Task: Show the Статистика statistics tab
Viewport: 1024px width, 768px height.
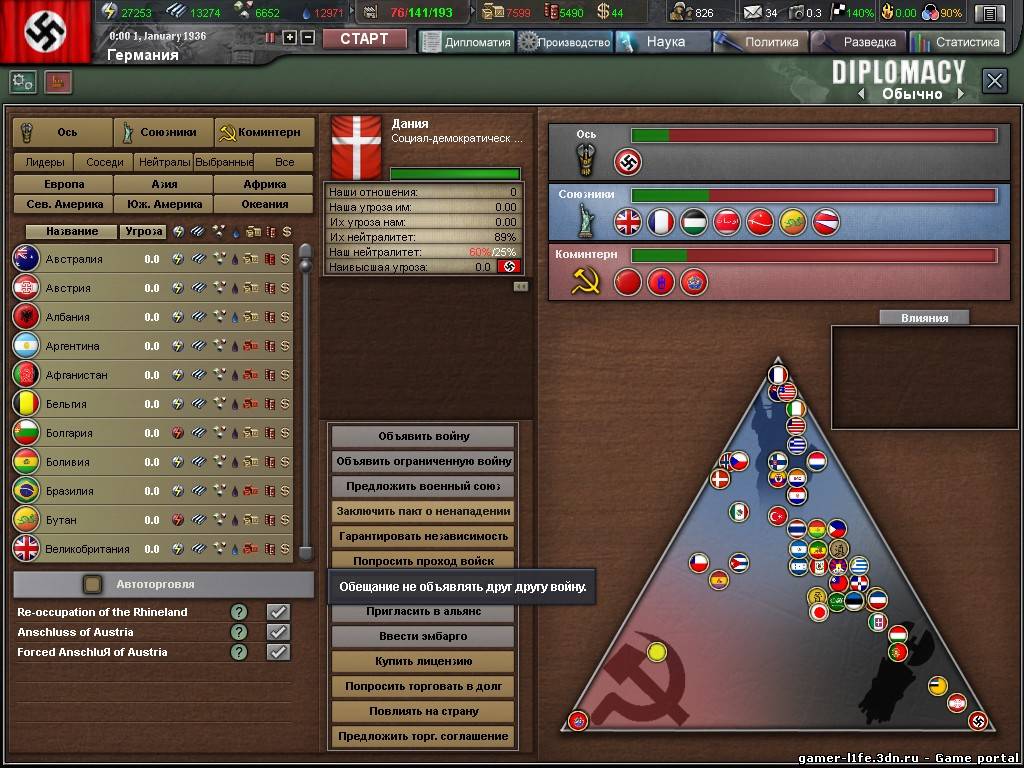Action: tap(958, 42)
